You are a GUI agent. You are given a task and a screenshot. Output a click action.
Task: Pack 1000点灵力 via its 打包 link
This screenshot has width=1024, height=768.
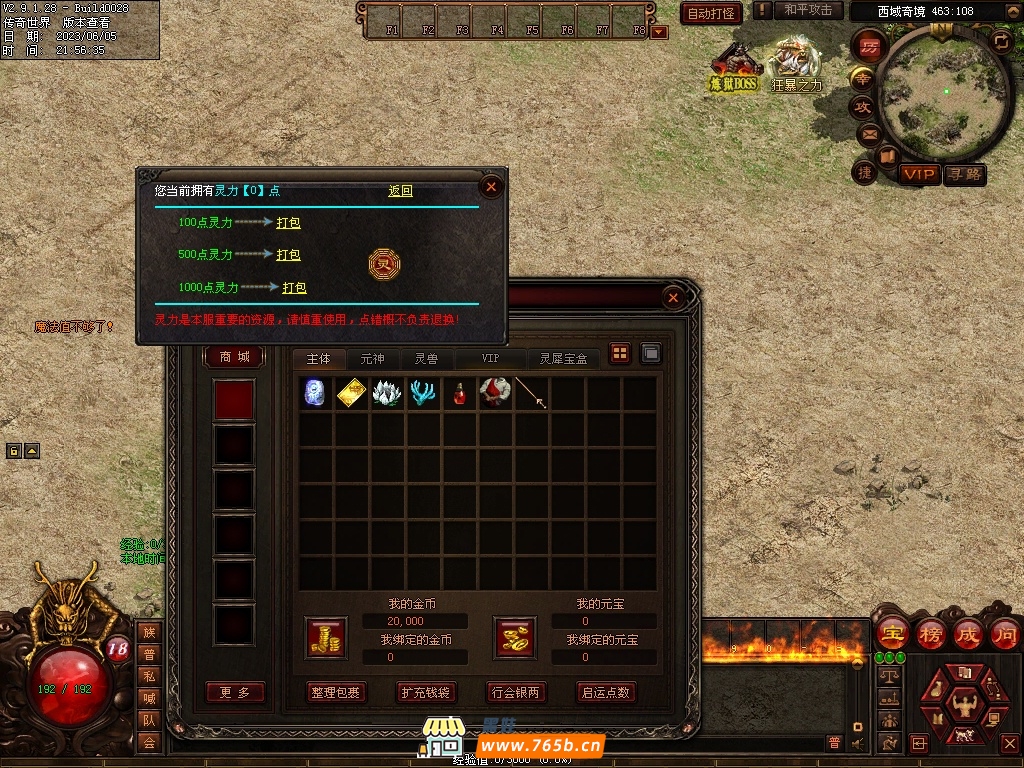[294, 287]
